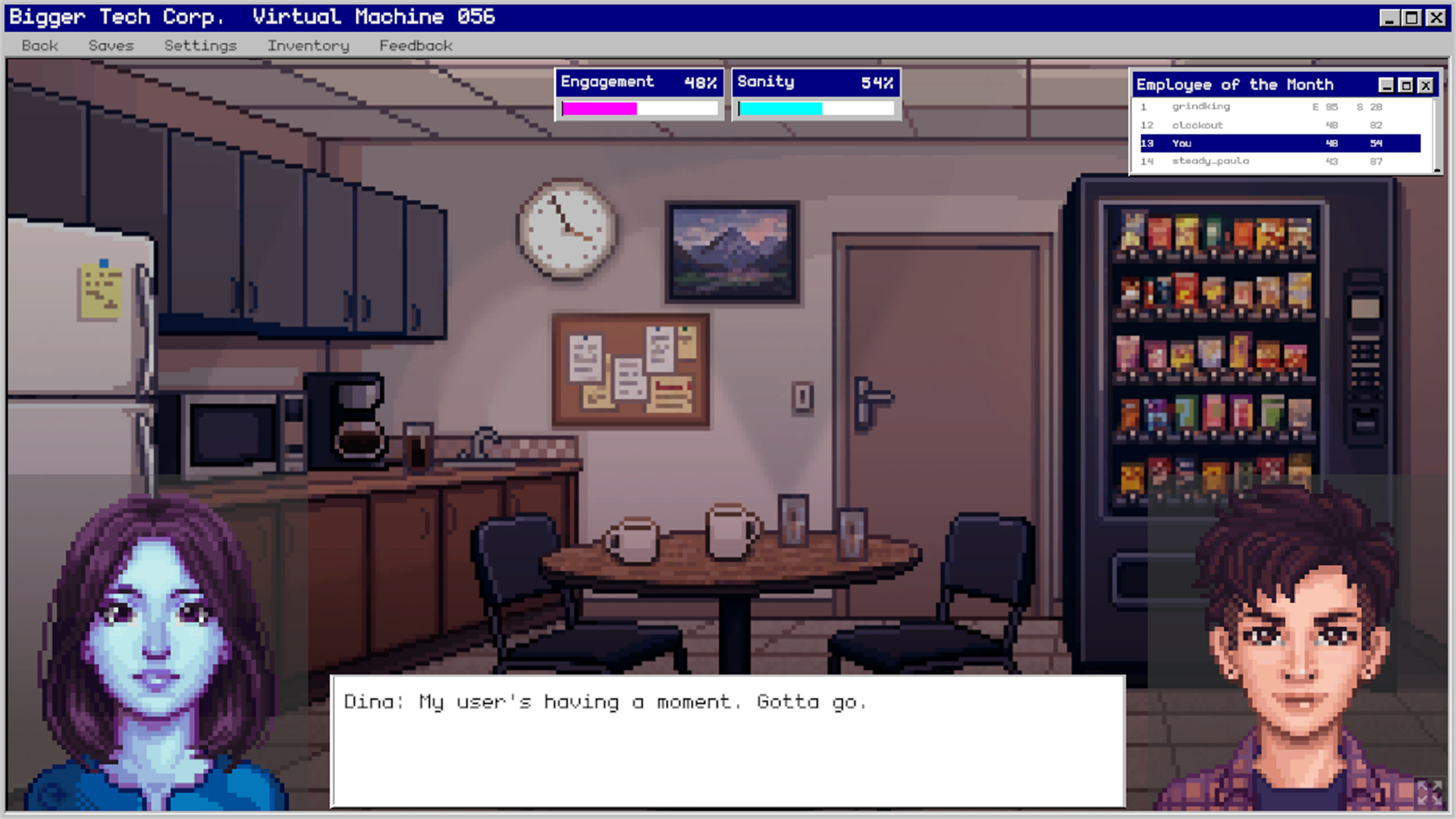Close the Employee of the Month panel
This screenshot has width=1456, height=819.
(1425, 84)
